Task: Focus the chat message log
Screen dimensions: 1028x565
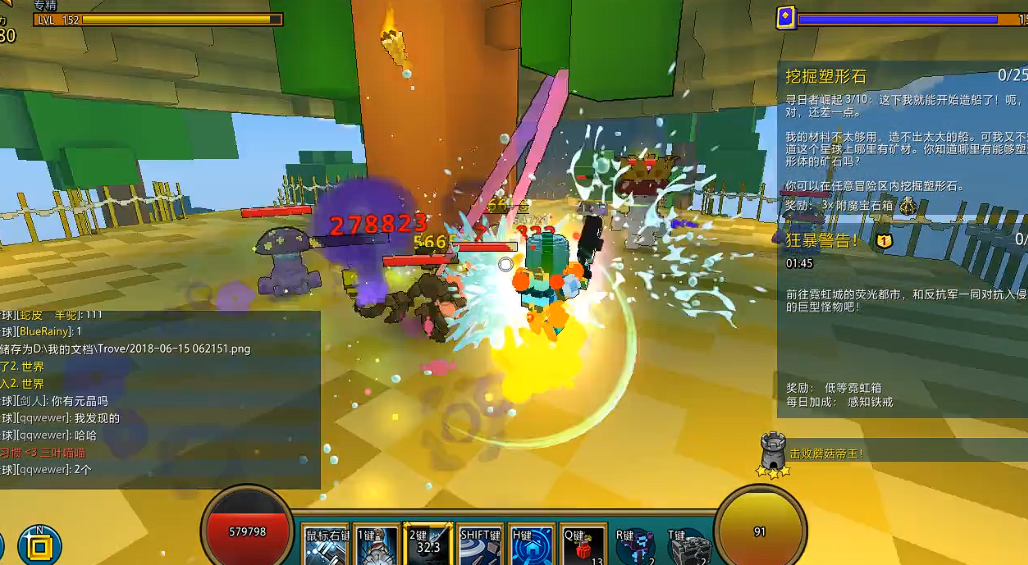Action: [160, 400]
